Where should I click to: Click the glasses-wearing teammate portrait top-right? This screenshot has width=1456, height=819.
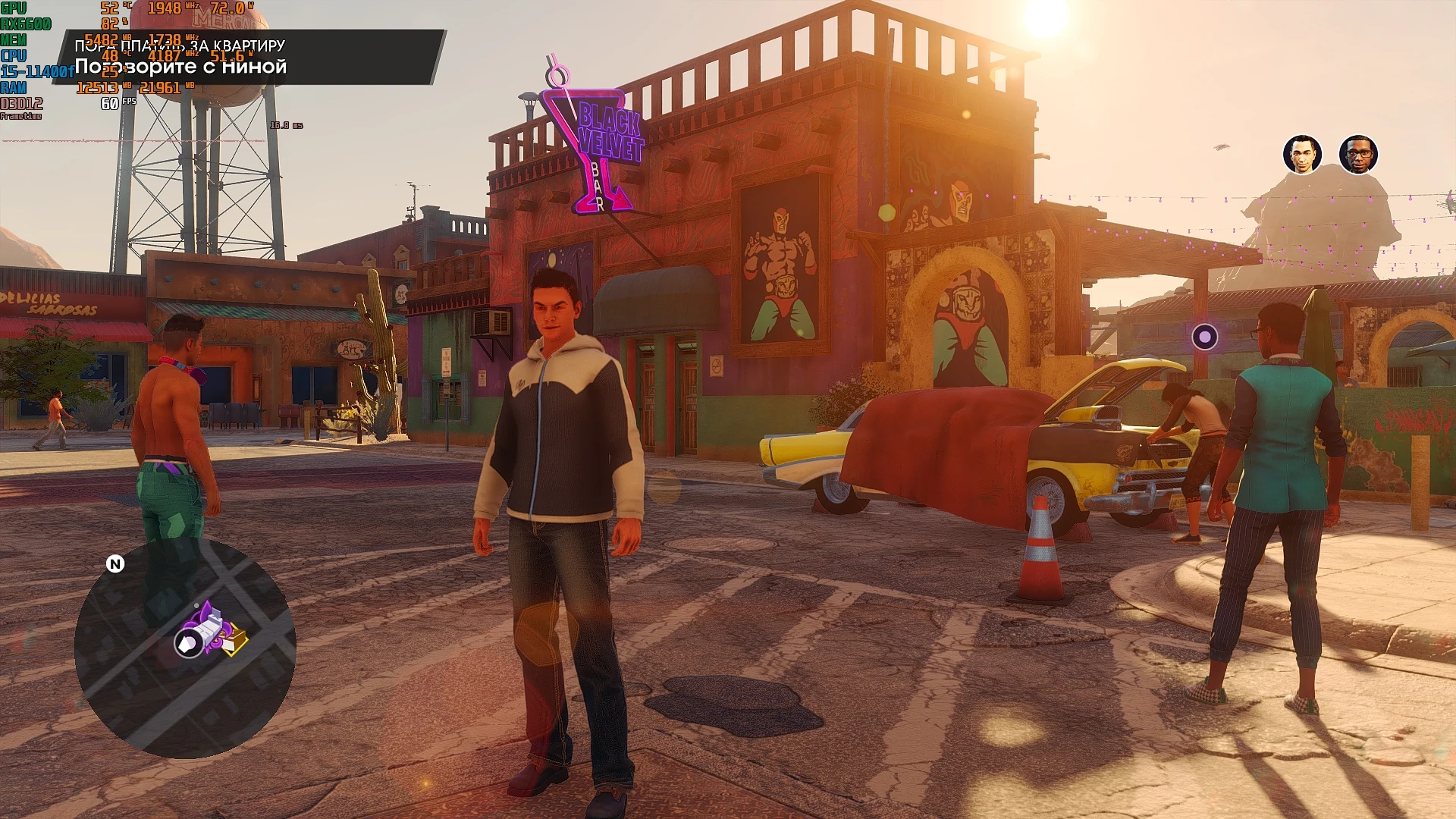point(1359,155)
